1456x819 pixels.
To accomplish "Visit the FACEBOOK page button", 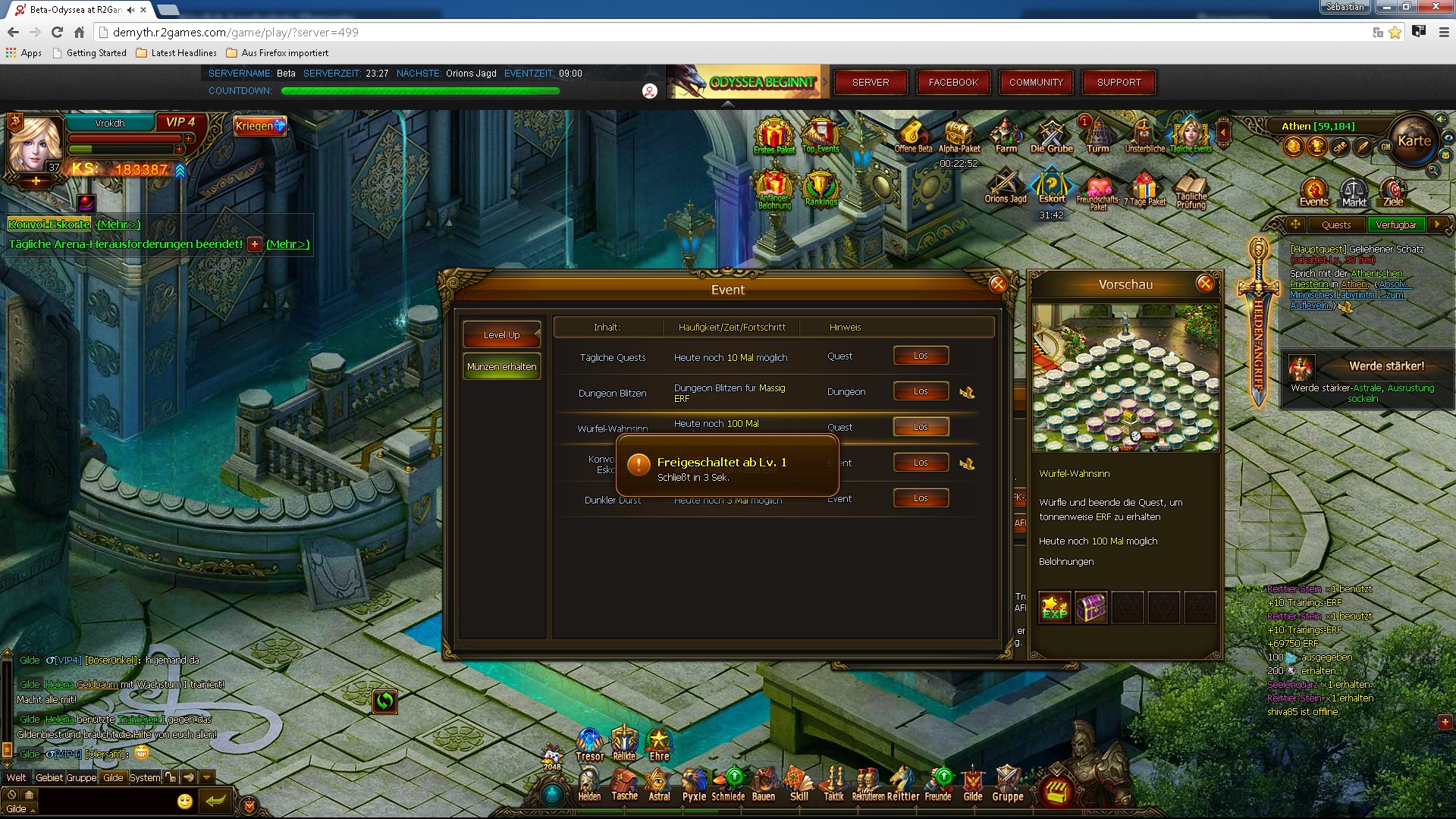I will [x=953, y=83].
